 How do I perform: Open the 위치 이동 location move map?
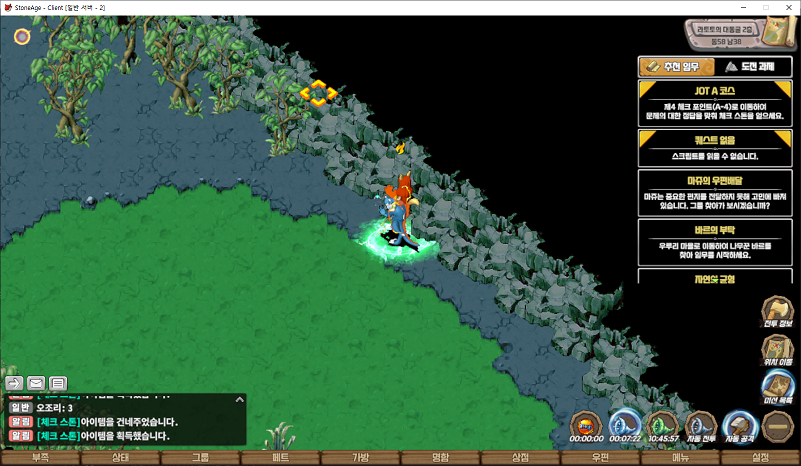[778, 350]
